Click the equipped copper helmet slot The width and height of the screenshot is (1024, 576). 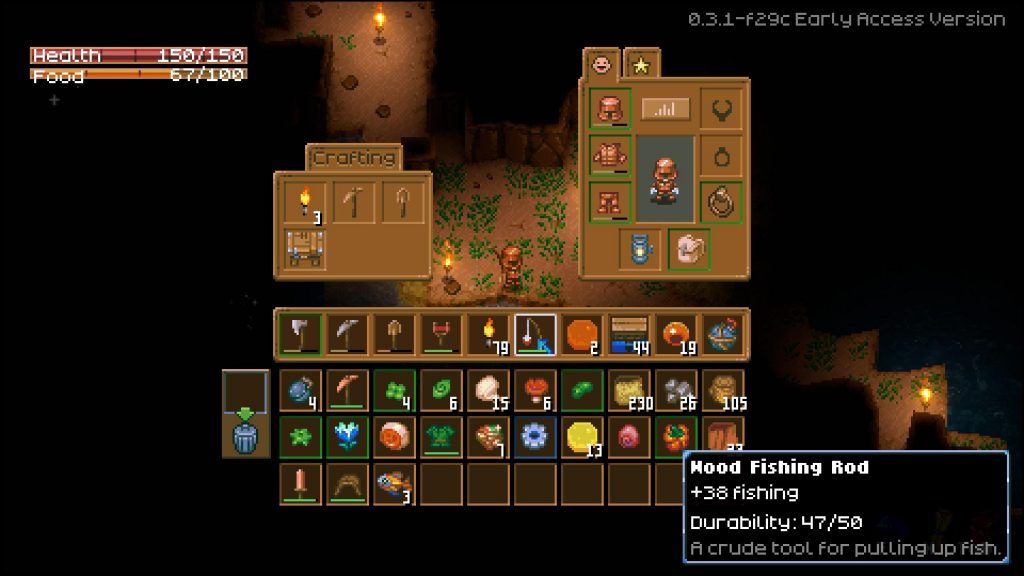pyautogui.click(x=610, y=109)
